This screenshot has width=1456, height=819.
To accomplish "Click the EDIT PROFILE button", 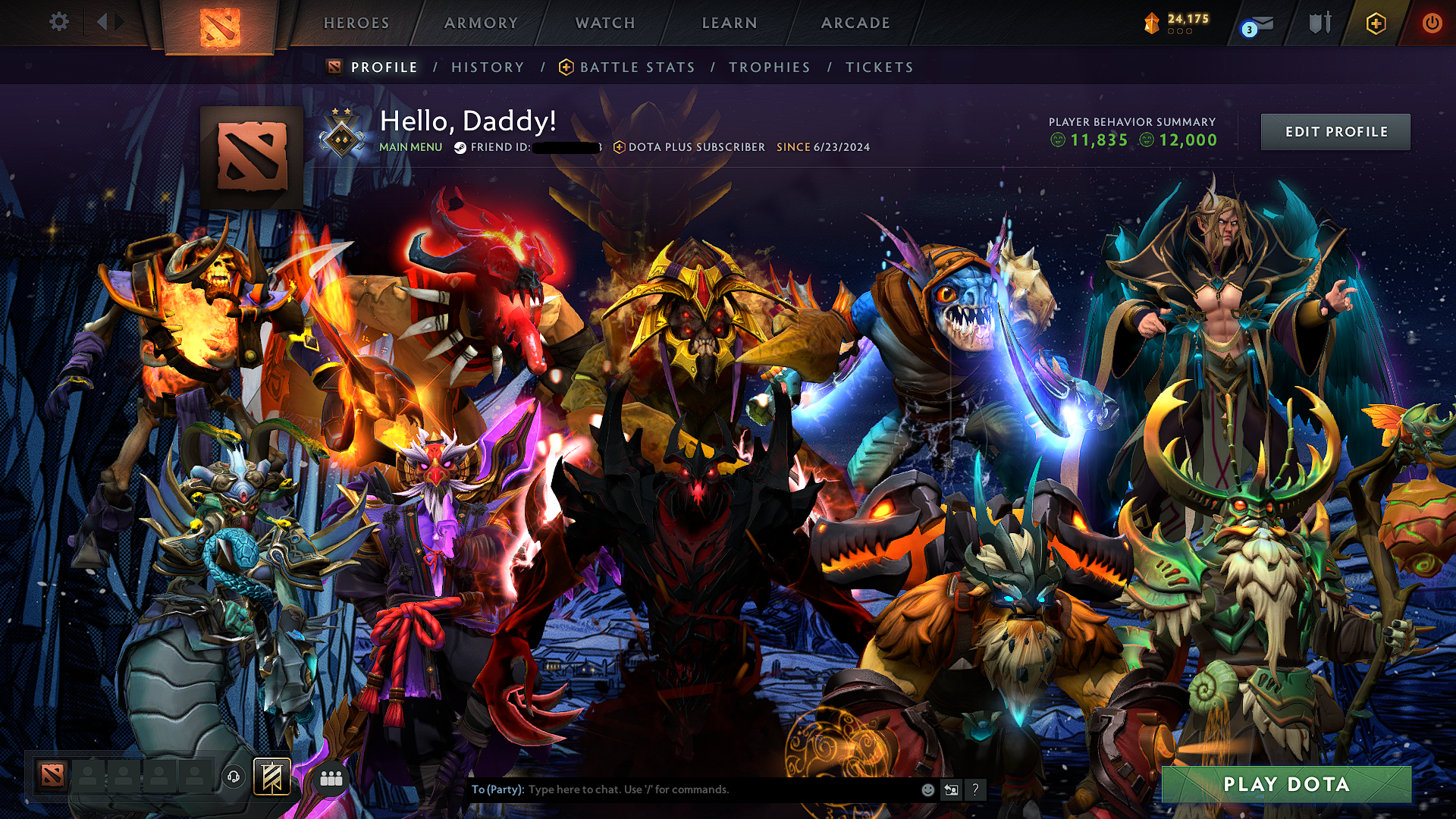I will (x=1335, y=131).
